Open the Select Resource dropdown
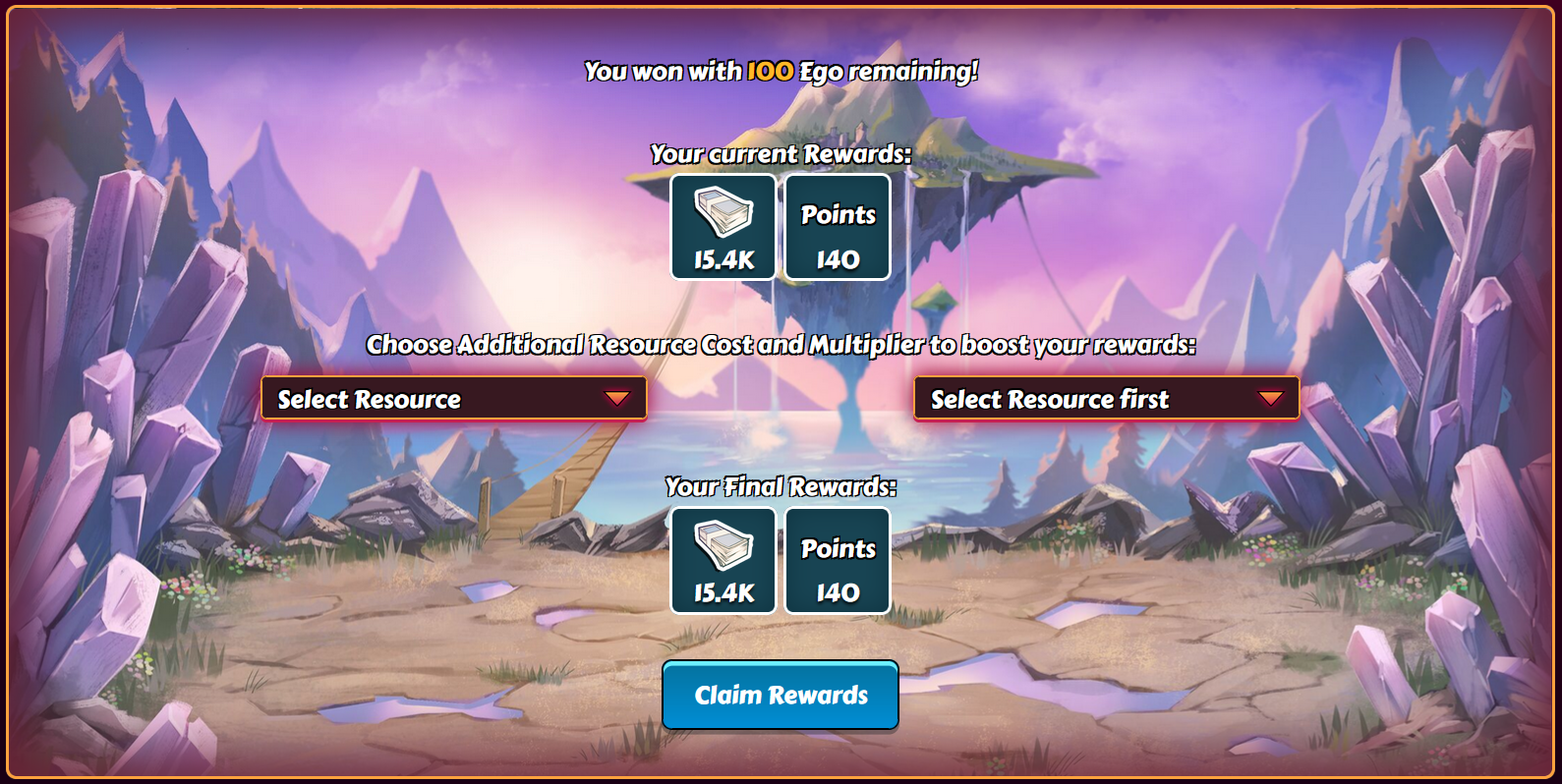 (453, 399)
